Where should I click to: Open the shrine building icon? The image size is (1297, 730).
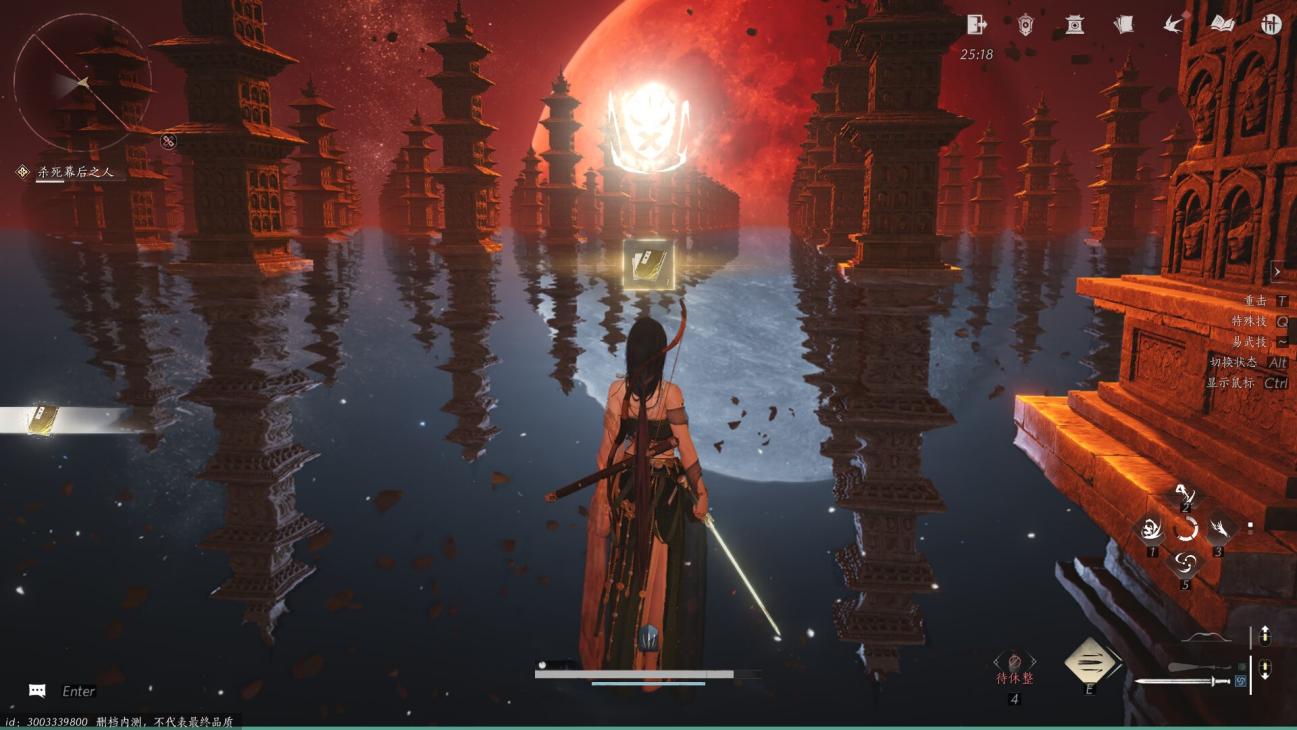click(x=1074, y=25)
